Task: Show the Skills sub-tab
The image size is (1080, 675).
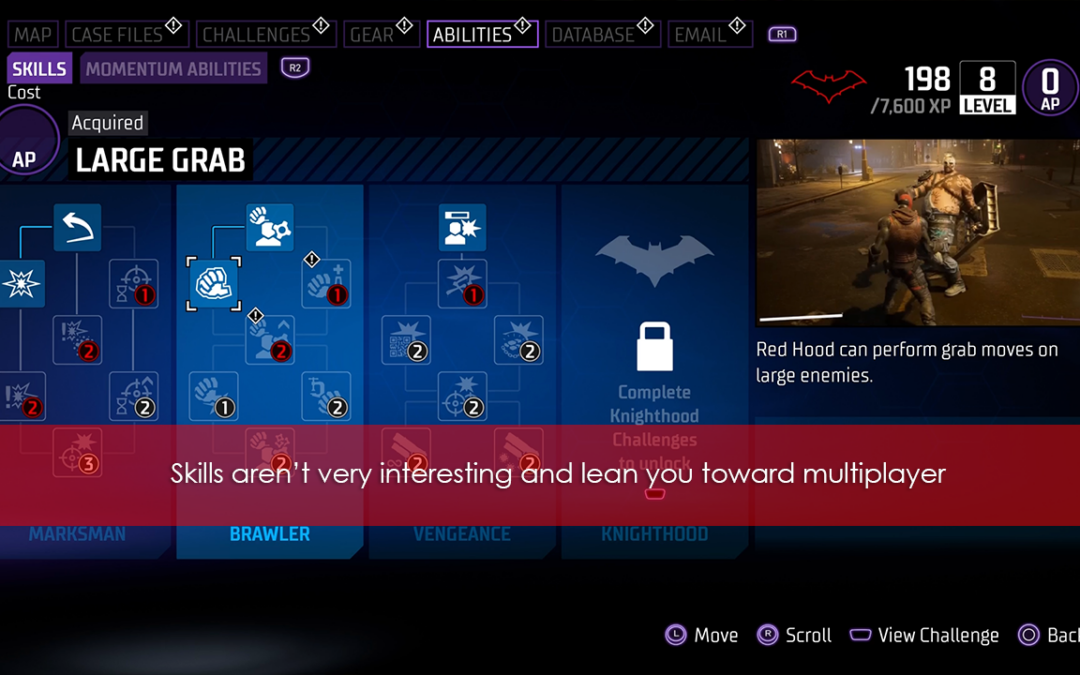Action: click(x=39, y=69)
